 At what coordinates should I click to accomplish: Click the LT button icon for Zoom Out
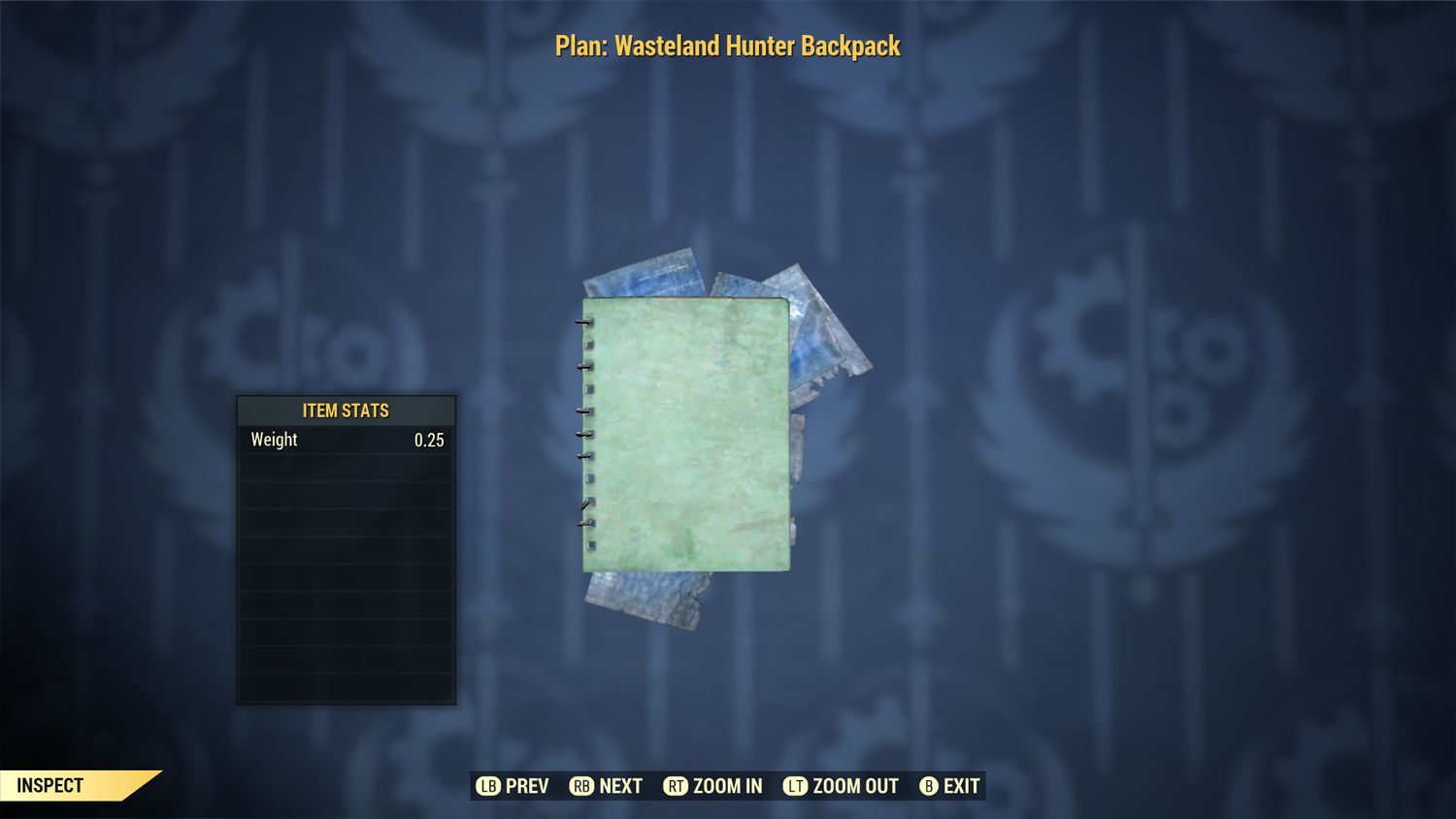tap(795, 786)
